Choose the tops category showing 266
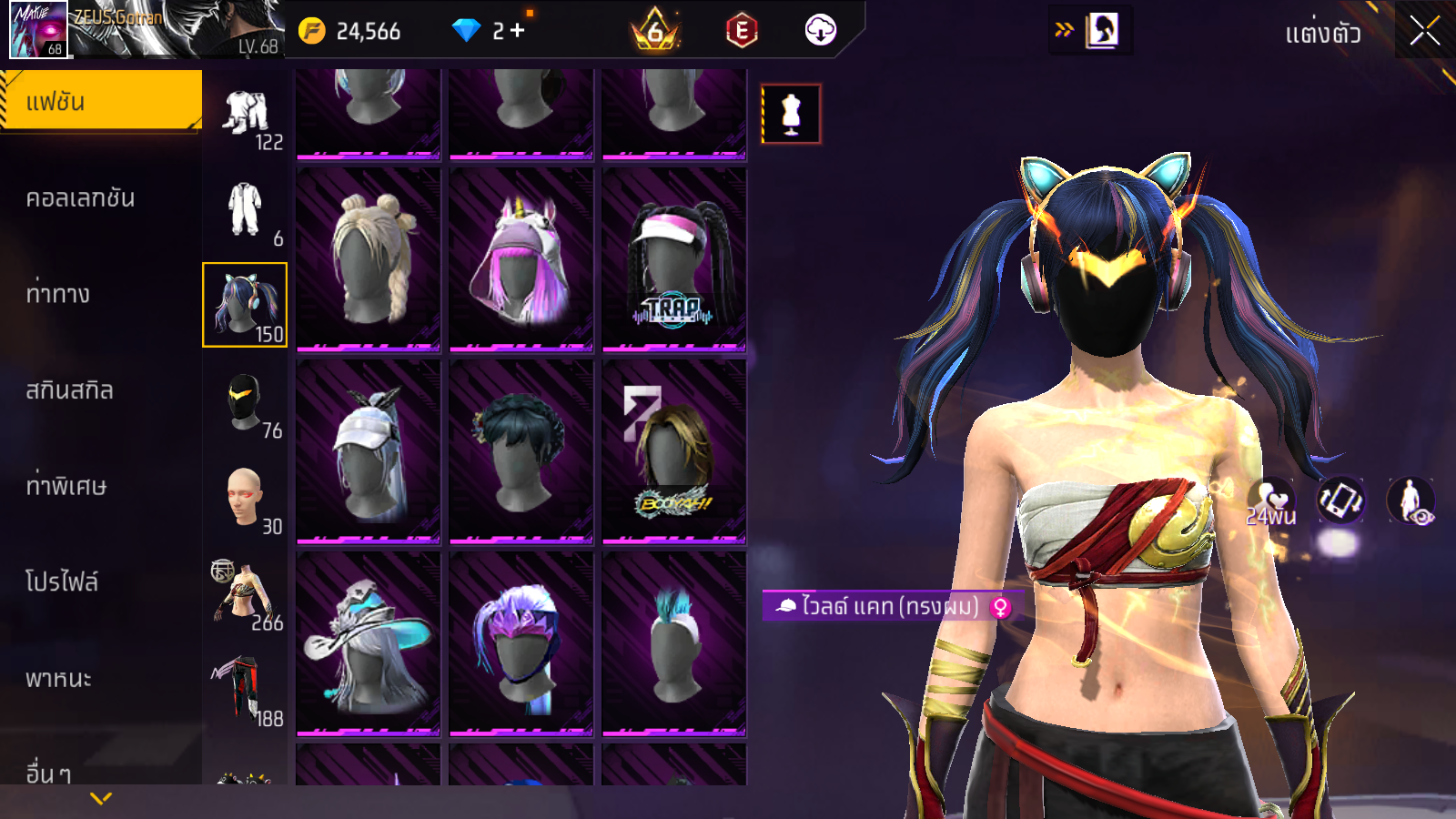The image size is (1456, 819). tap(245, 594)
